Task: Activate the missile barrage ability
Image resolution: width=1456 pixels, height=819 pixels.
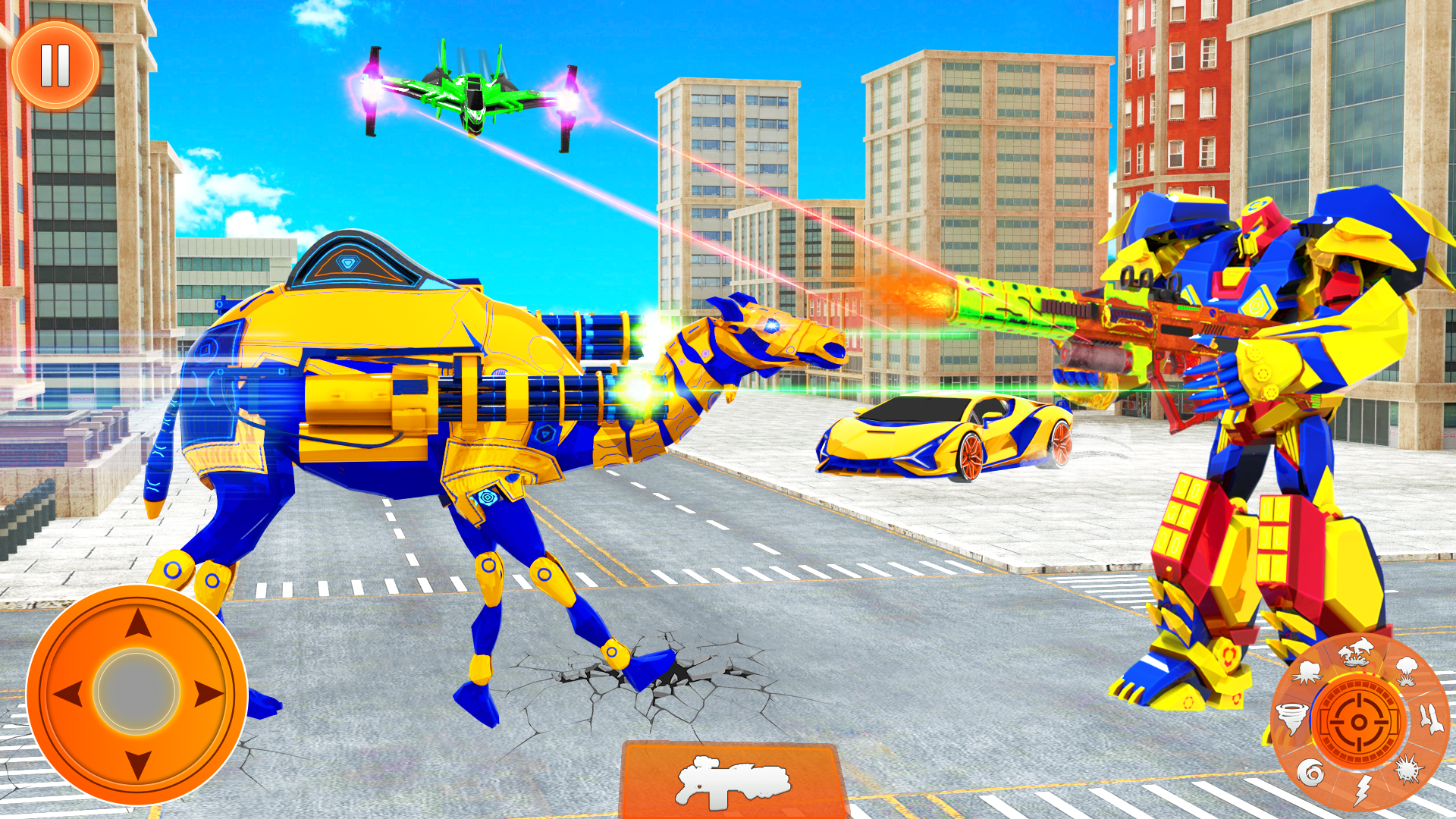Action: pyautogui.click(x=1432, y=719)
